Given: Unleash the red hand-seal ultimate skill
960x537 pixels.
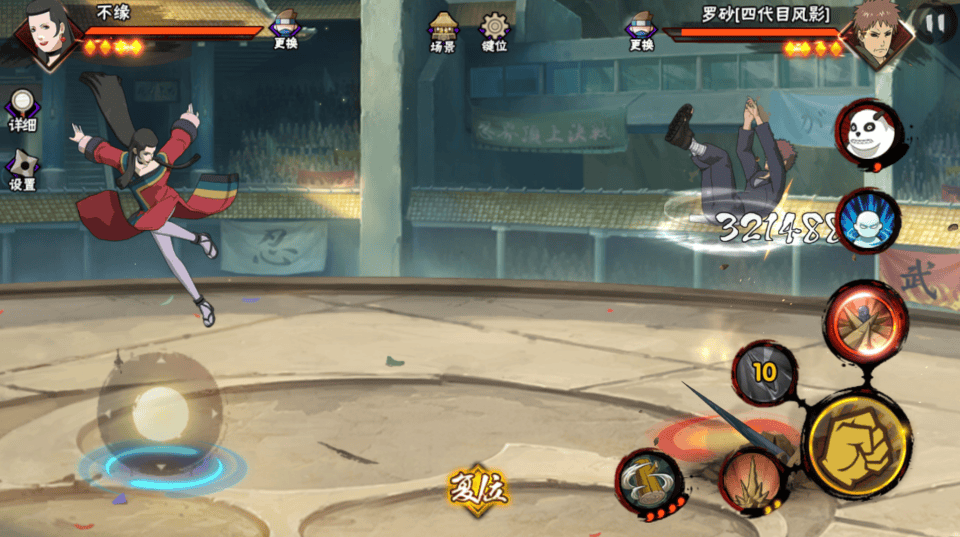Looking at the screenshot, I should [x=864, y=320].
